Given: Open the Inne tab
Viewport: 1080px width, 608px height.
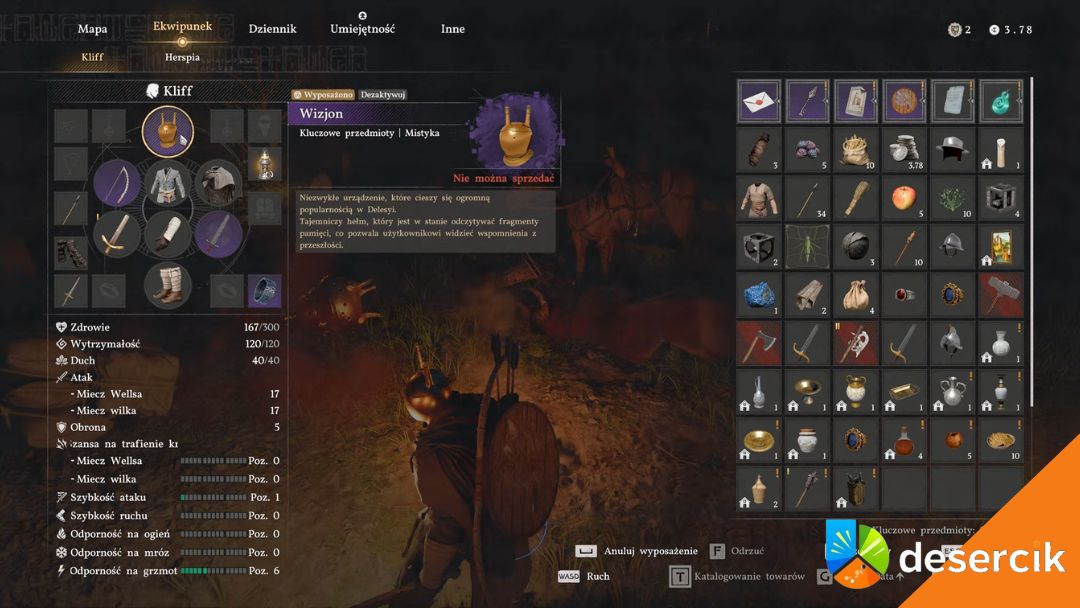Looking at the screenshot, I should 452,29.
